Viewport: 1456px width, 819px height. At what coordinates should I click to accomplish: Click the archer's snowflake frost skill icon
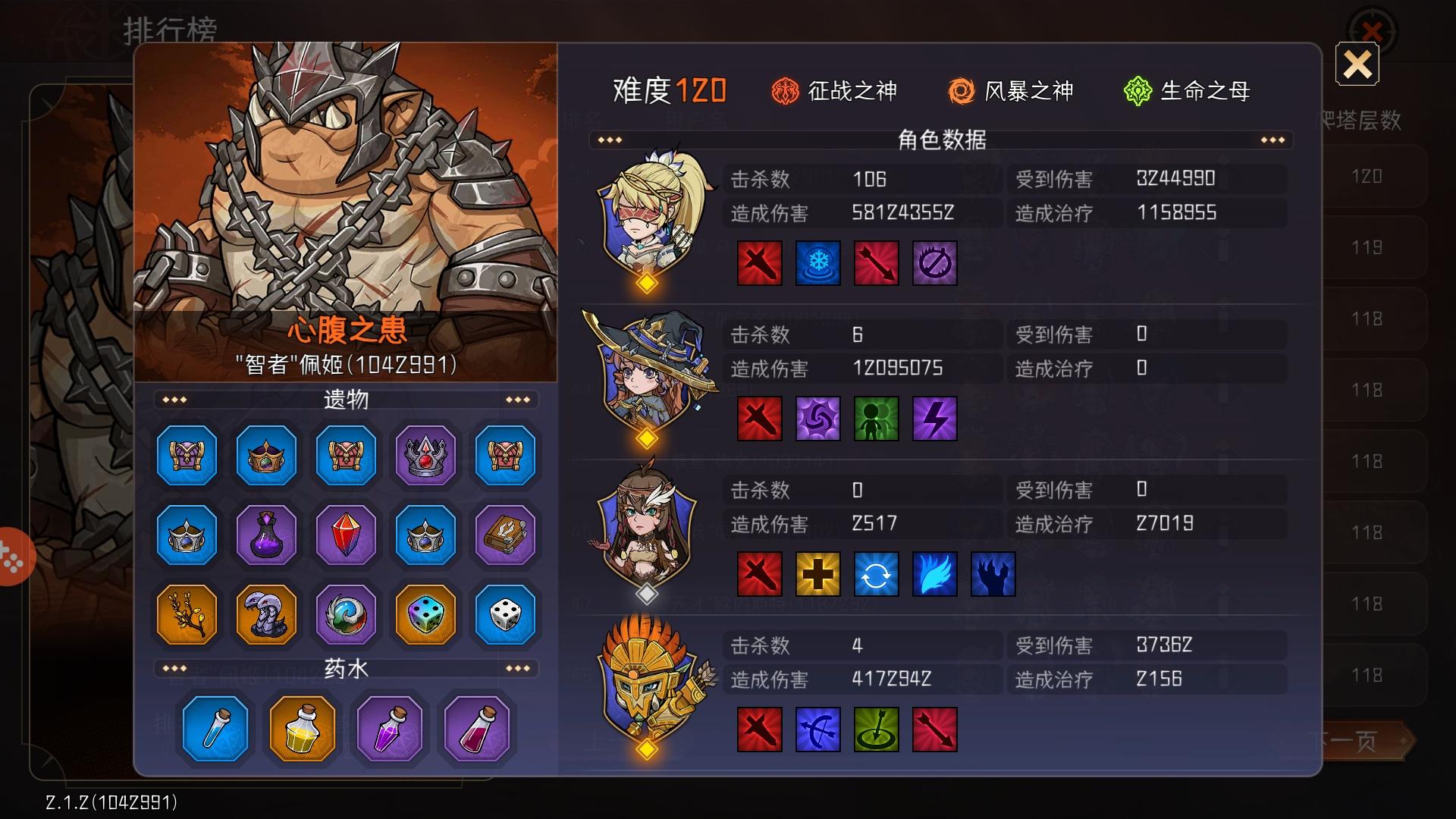point(817,263)
